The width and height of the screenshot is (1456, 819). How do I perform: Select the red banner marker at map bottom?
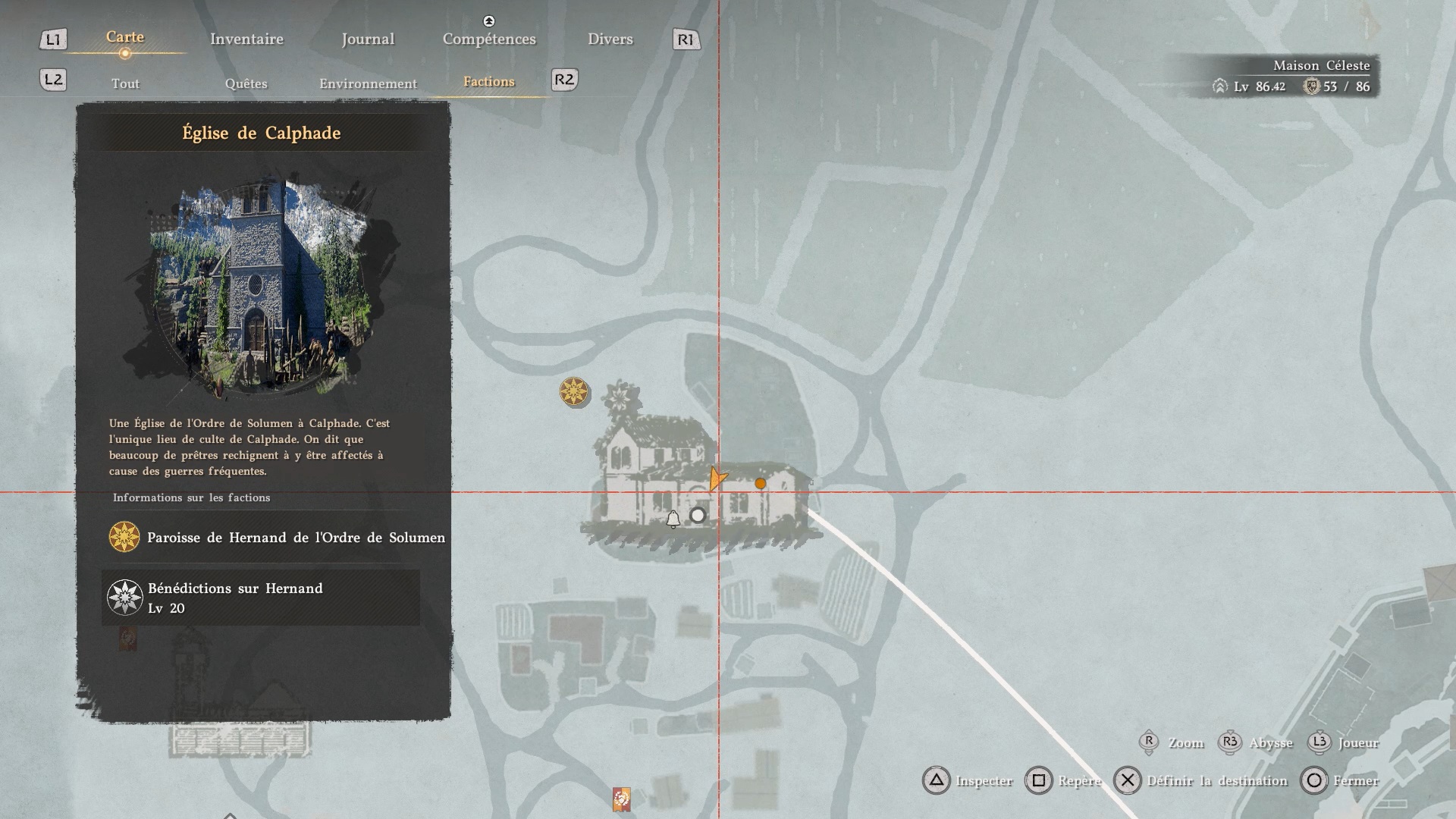coord(621,799)
